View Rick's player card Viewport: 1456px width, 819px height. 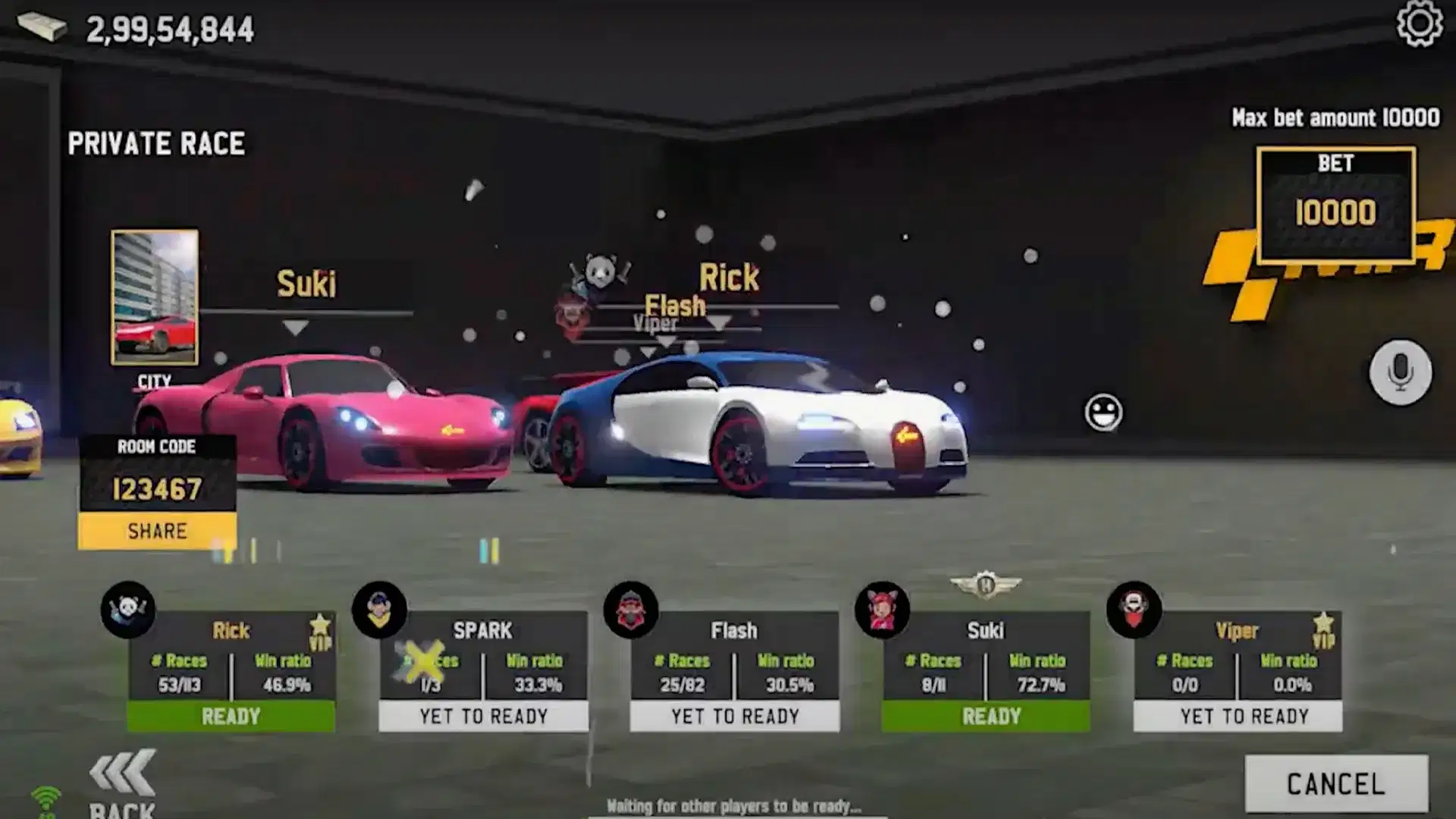pos(231,671)
